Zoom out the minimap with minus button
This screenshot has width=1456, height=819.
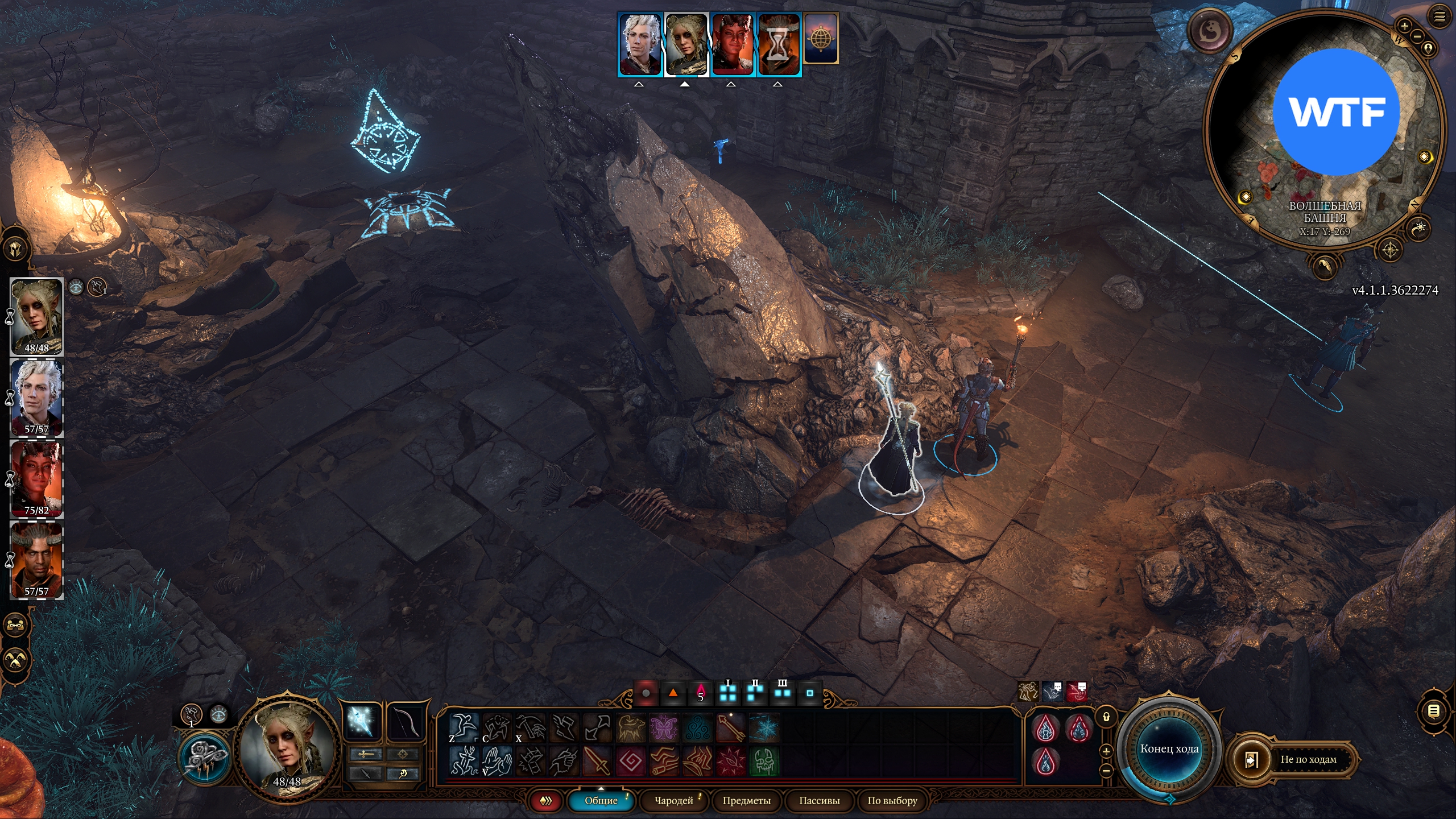tap(1417, 36)
